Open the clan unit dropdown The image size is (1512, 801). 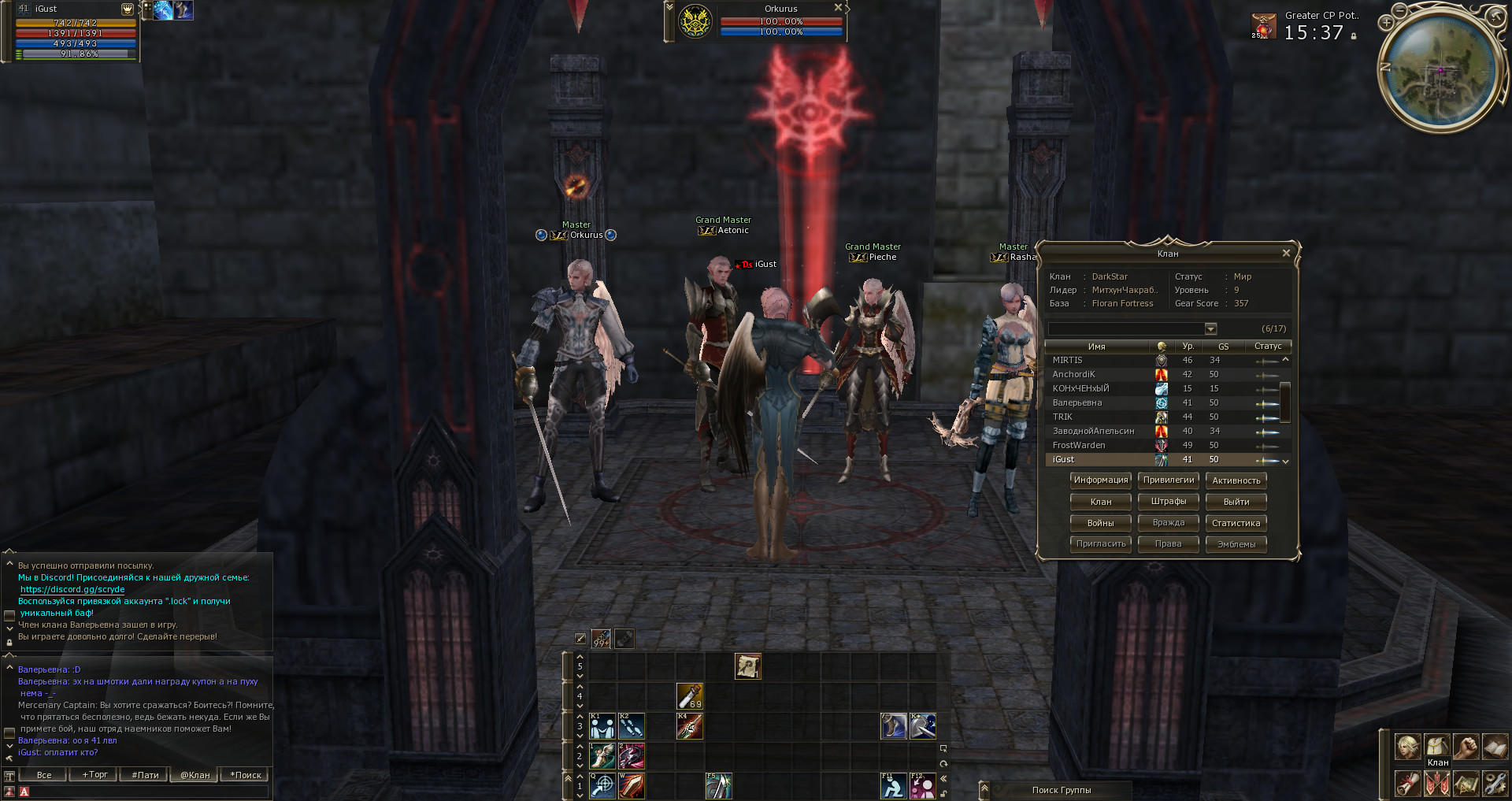(x=1211, y=329)
